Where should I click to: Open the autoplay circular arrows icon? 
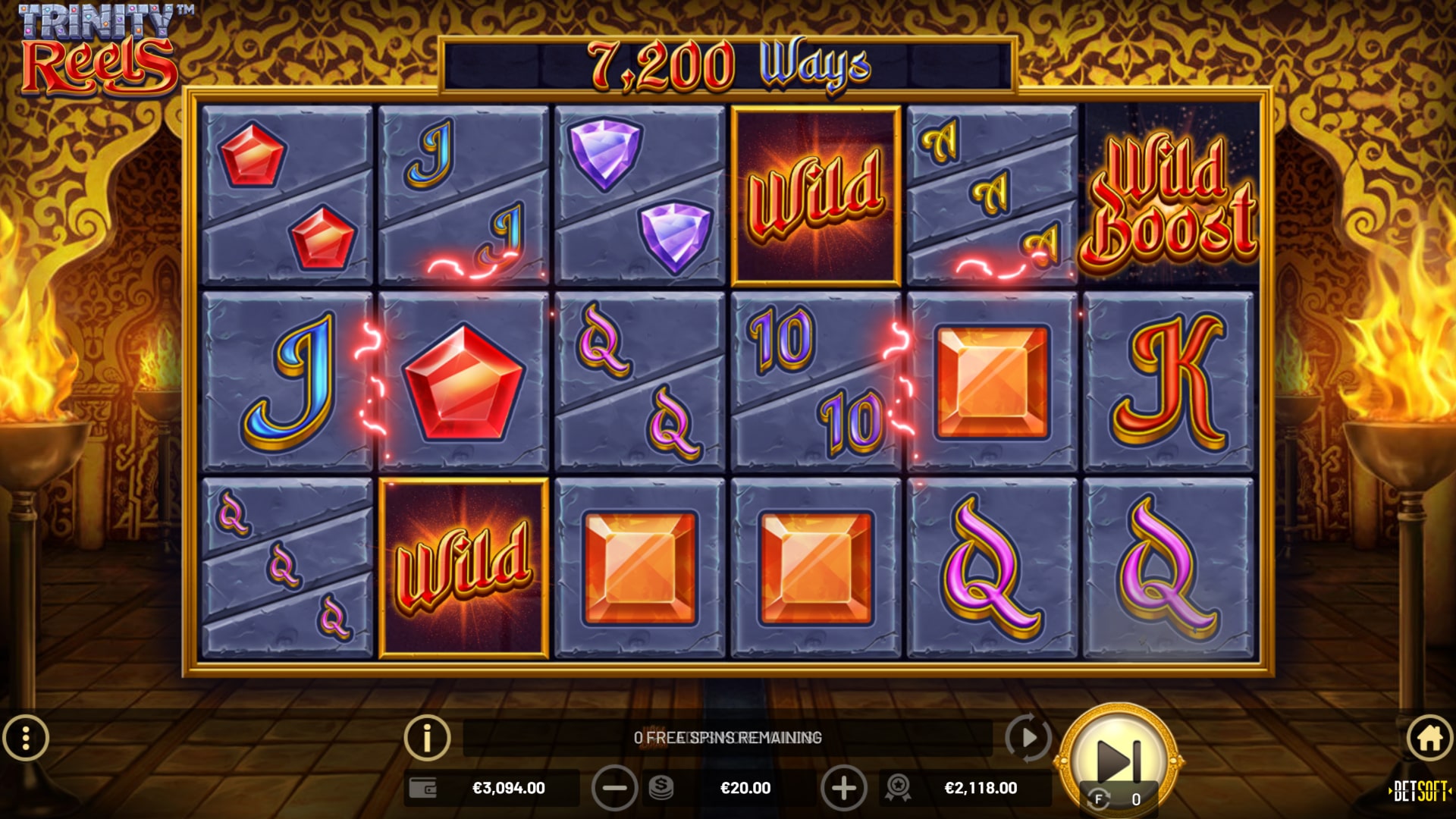click(x=1028, y=736)
